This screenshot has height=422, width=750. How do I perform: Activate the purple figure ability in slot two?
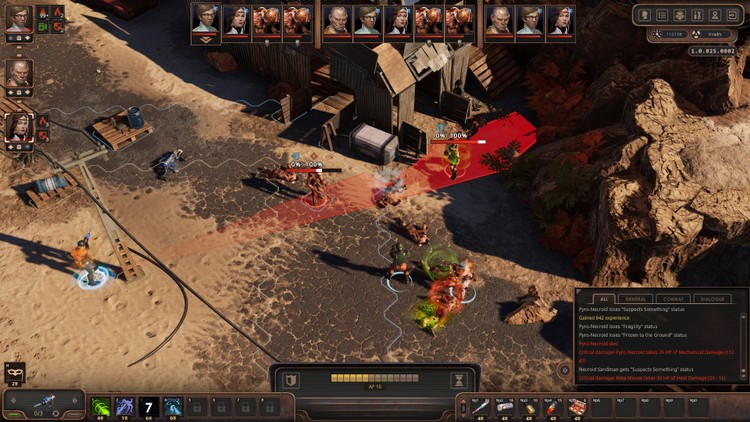click(124, 406)
